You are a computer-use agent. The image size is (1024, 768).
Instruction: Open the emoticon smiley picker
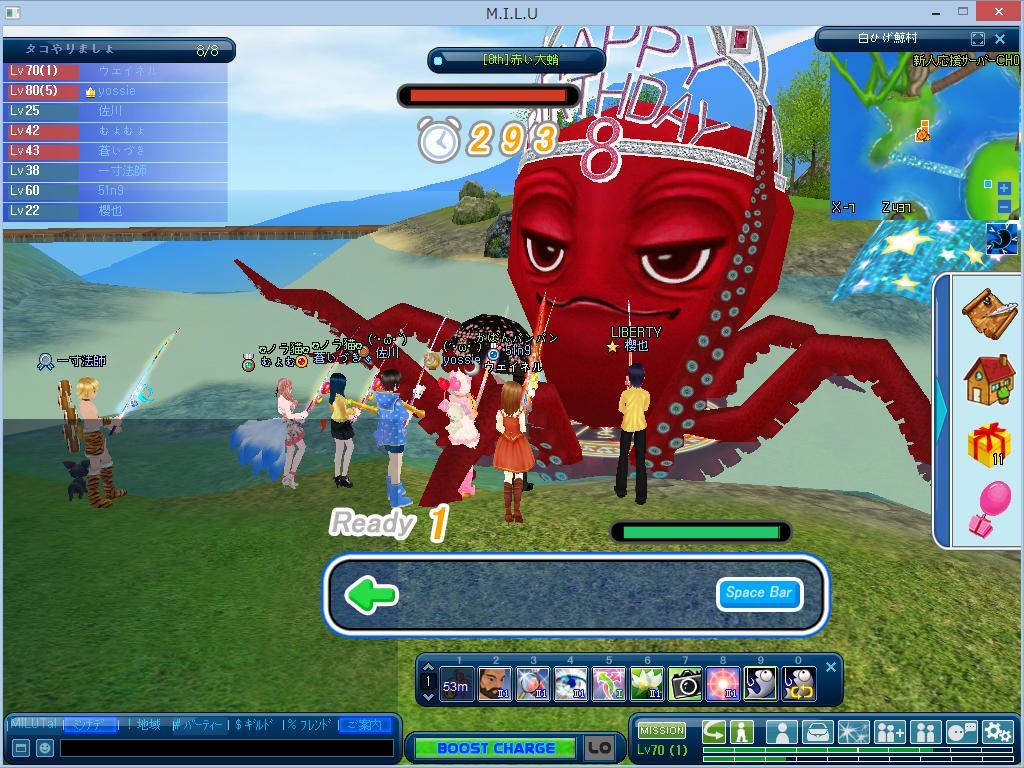click(45, 747)
